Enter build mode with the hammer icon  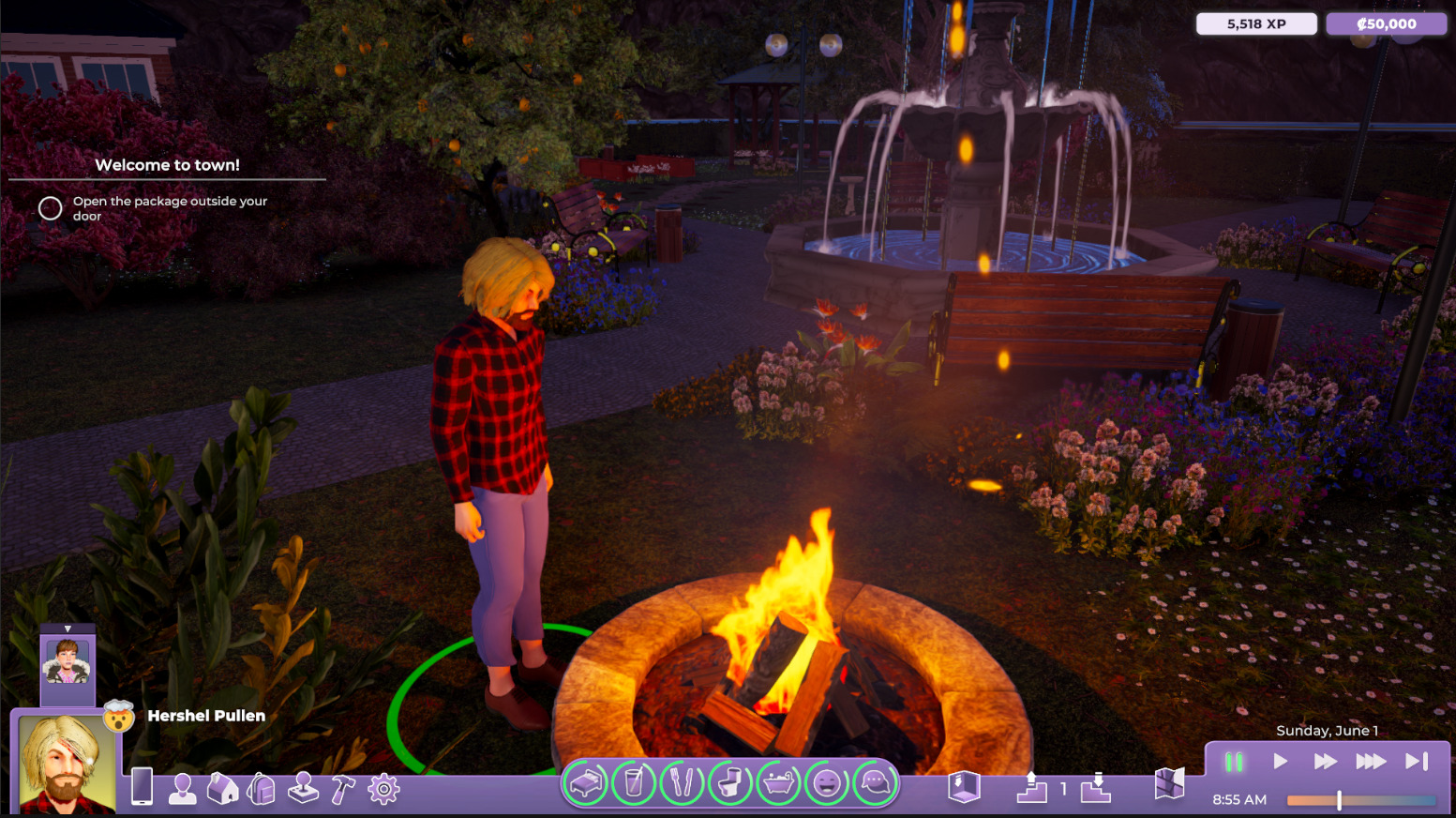pos(343,789)
